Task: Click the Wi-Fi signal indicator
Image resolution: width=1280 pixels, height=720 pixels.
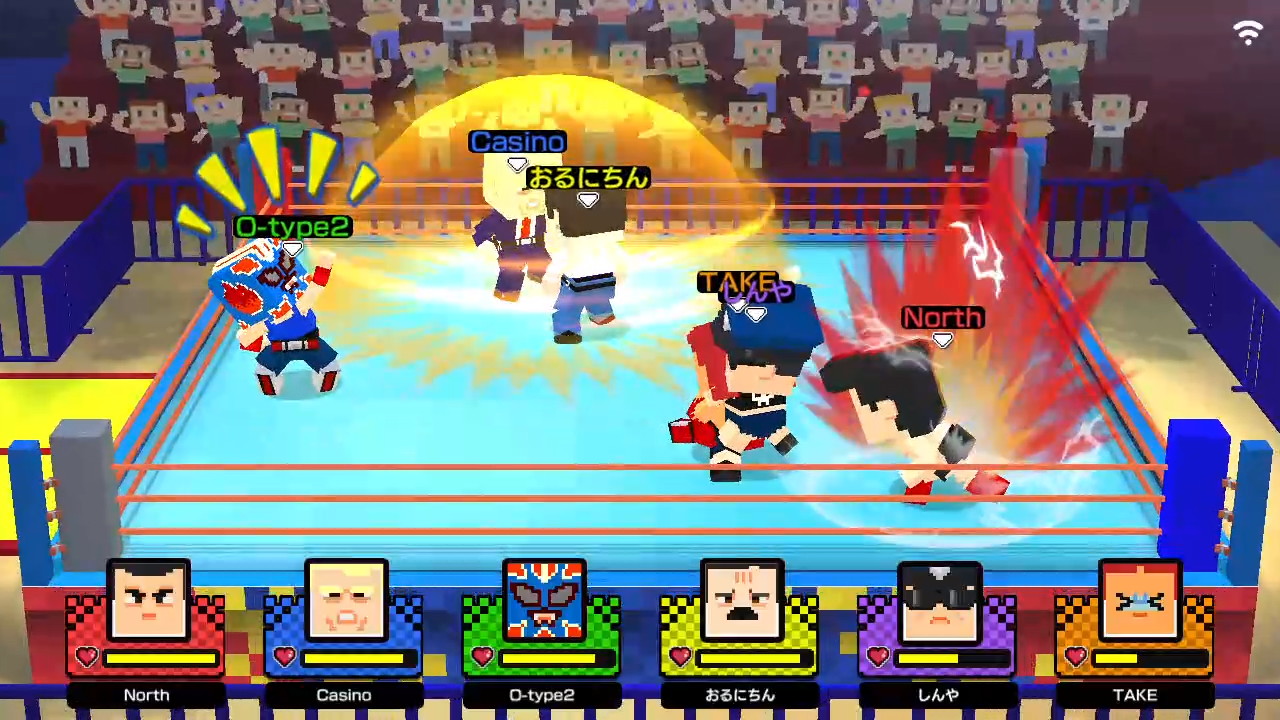Action: 1247,30
